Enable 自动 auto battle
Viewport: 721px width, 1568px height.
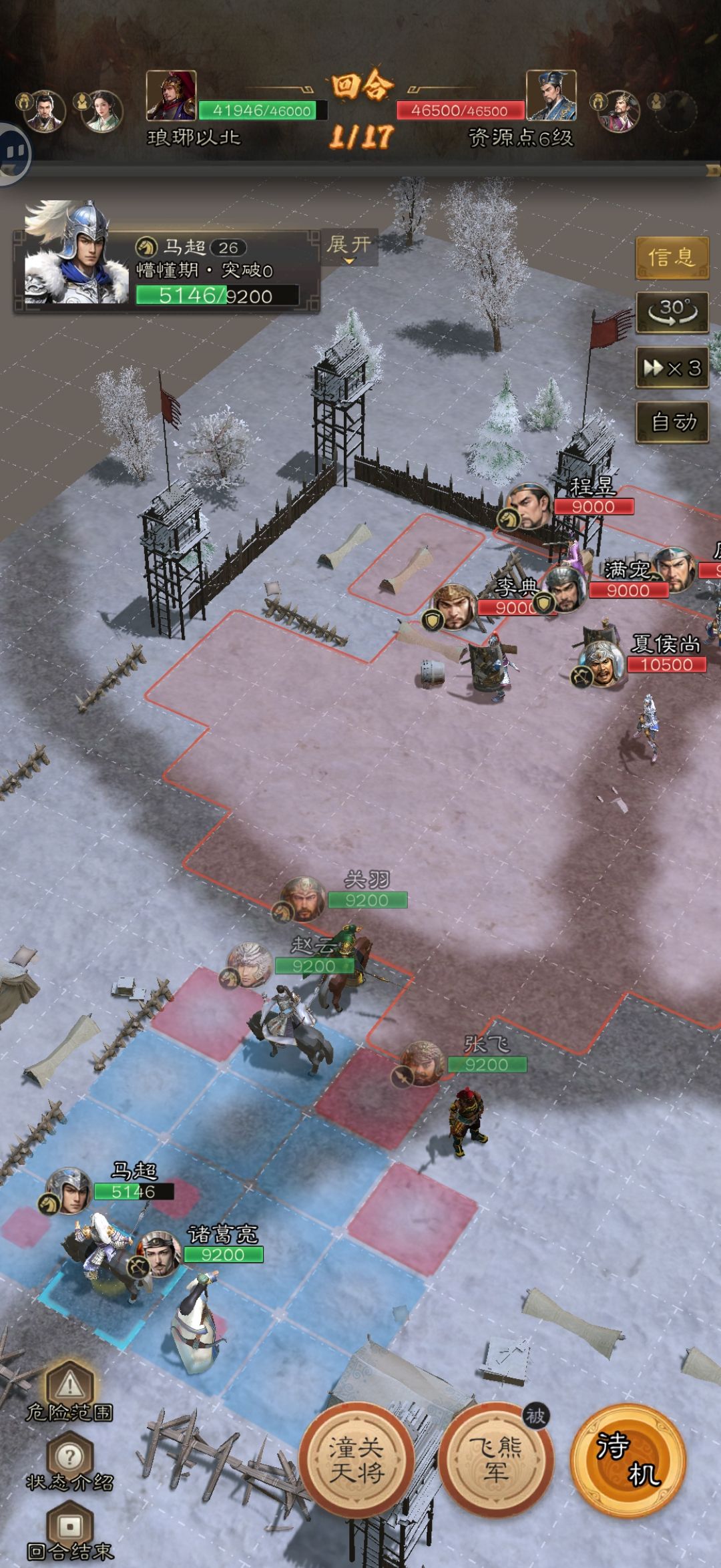coord(672,422)
